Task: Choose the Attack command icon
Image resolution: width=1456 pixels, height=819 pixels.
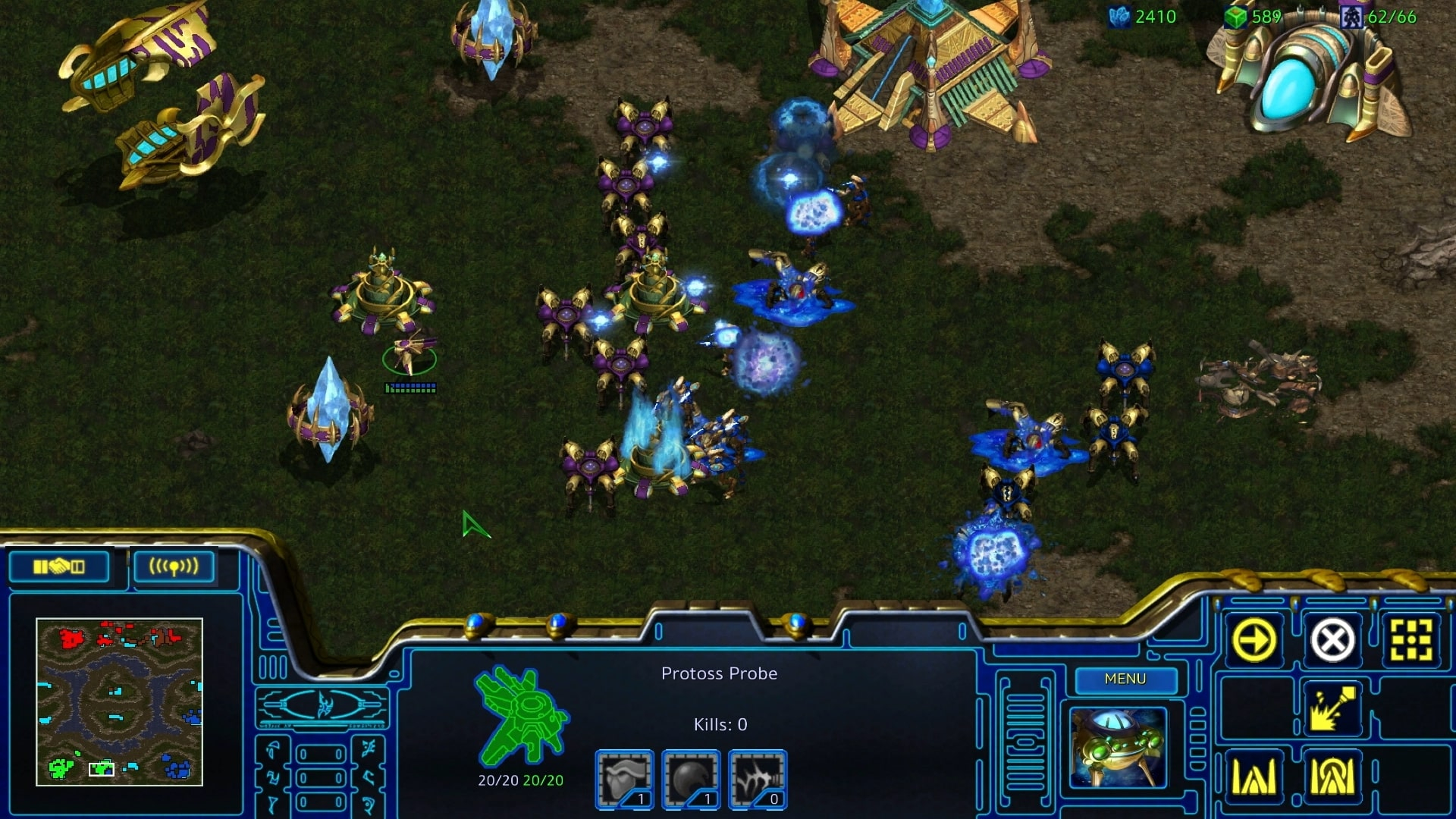Action: click(1410, 640)
